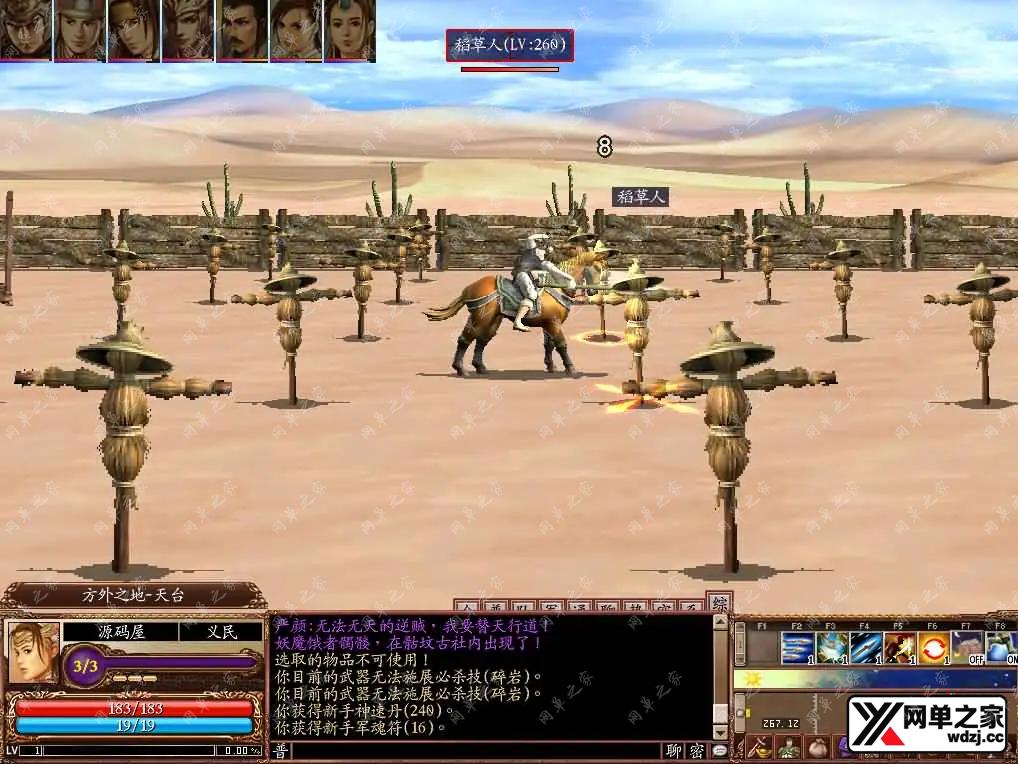Use the F6 red circular arrows skill
The width and height of the screenshot is (1018, 764).
pos(934,648)
